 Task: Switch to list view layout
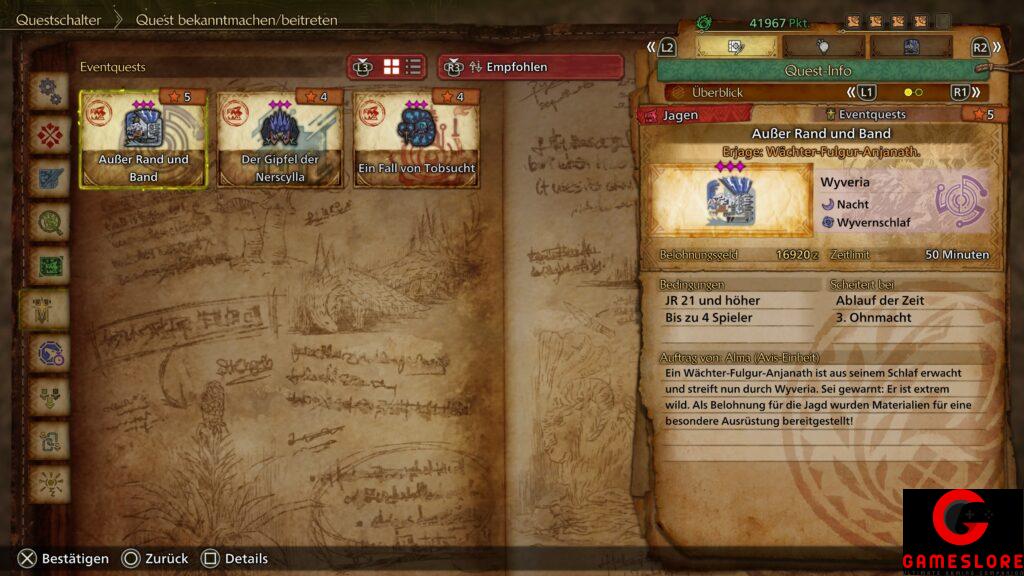tap(413, 67)
